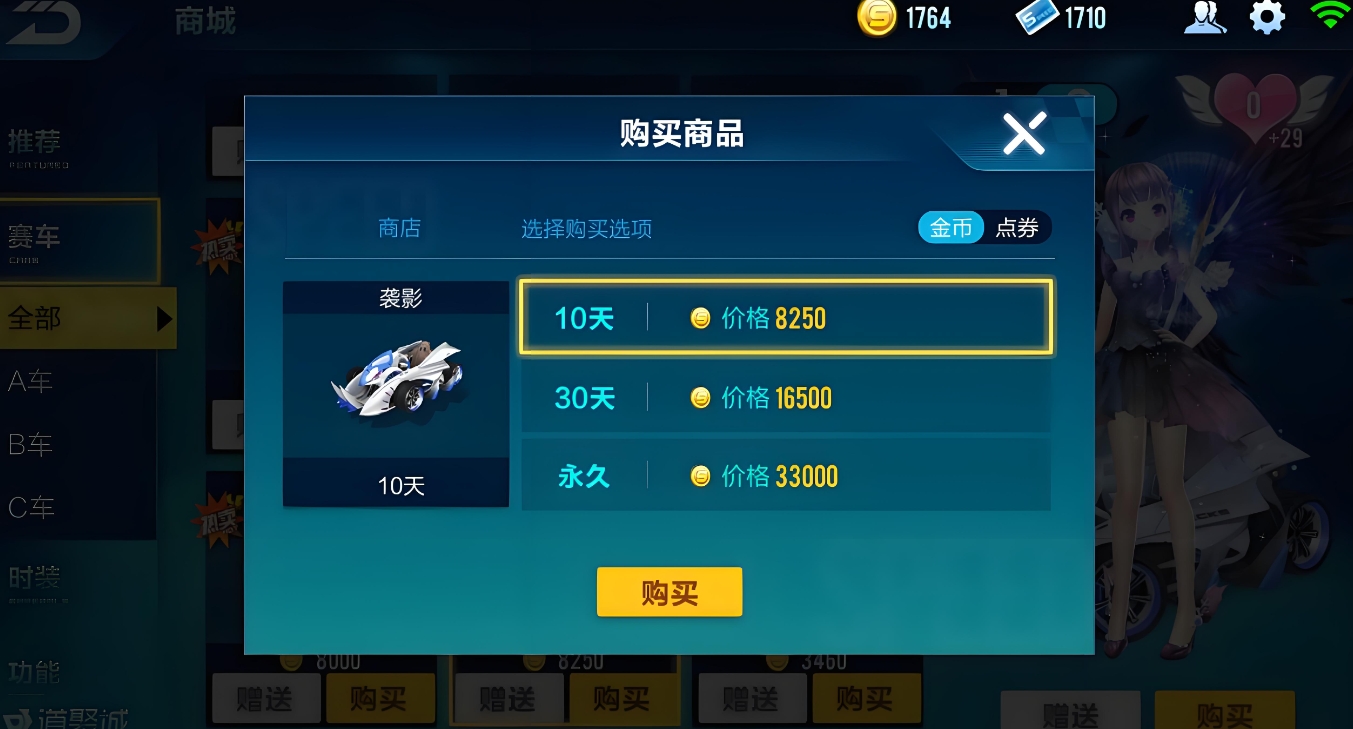
Task: Open the A车 category
Action: [x=30, y=381]
